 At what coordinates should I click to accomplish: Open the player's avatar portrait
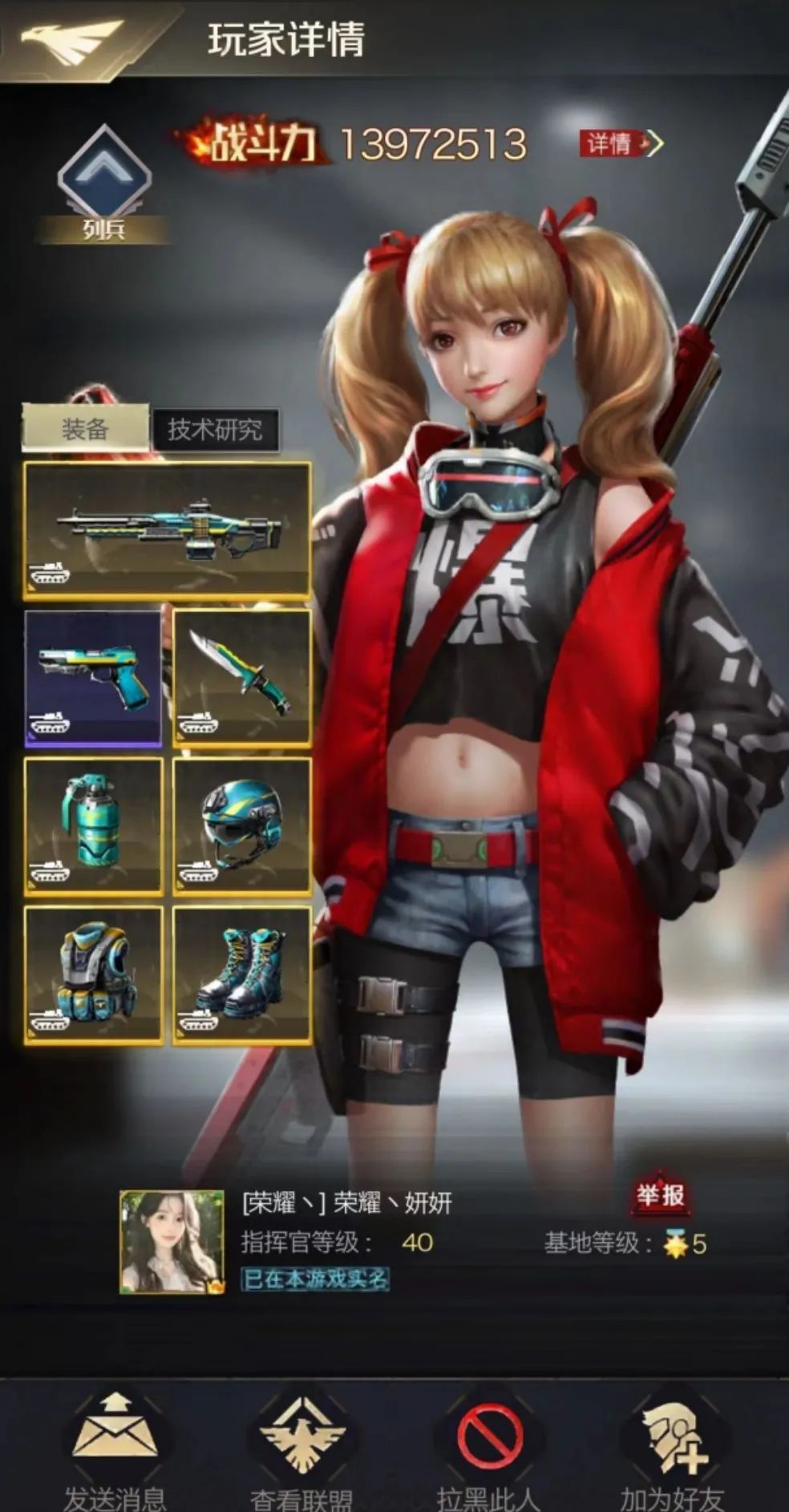coord(172,1242)
